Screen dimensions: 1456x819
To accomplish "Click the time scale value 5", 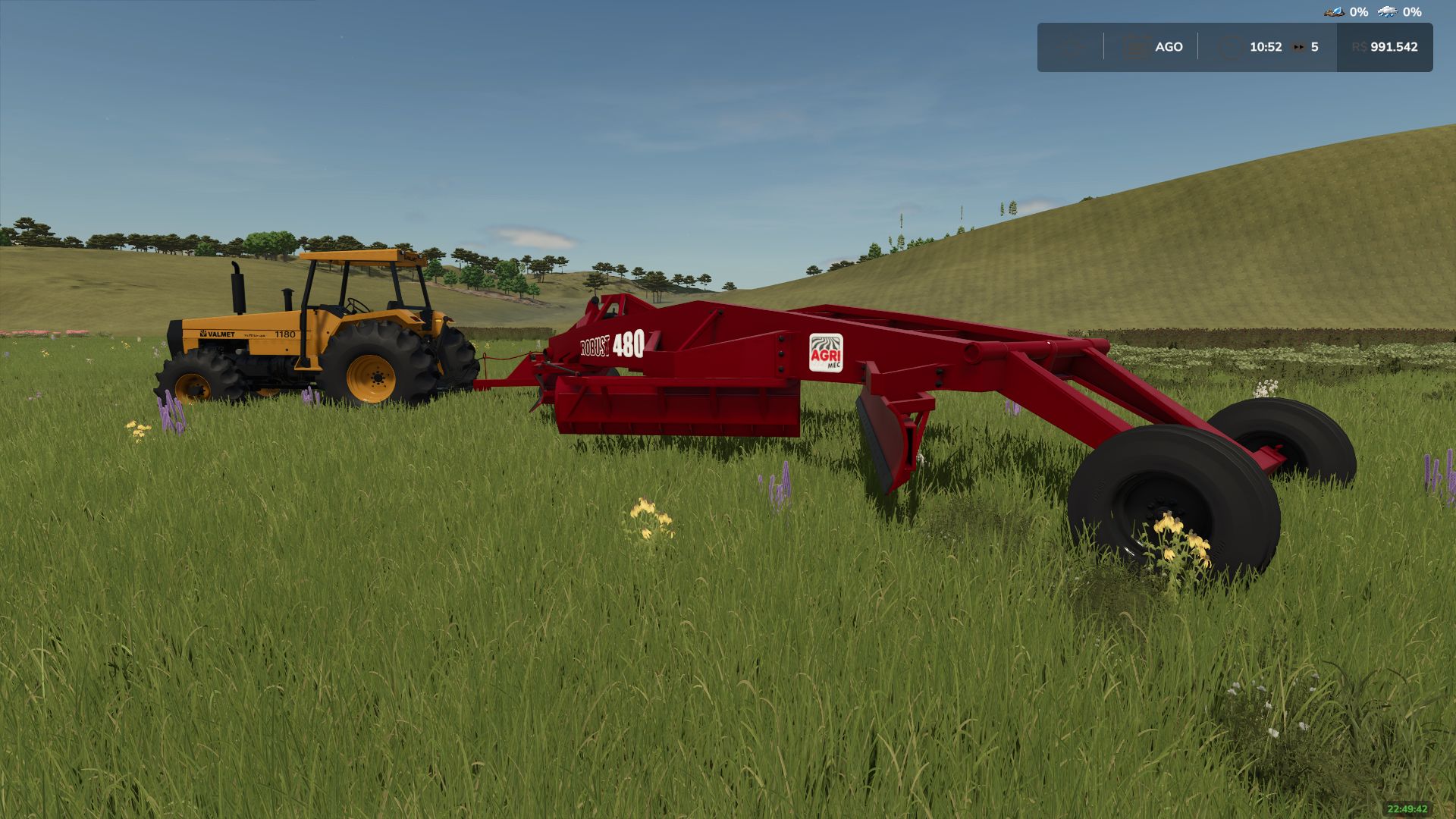I will click(1316, 46).
